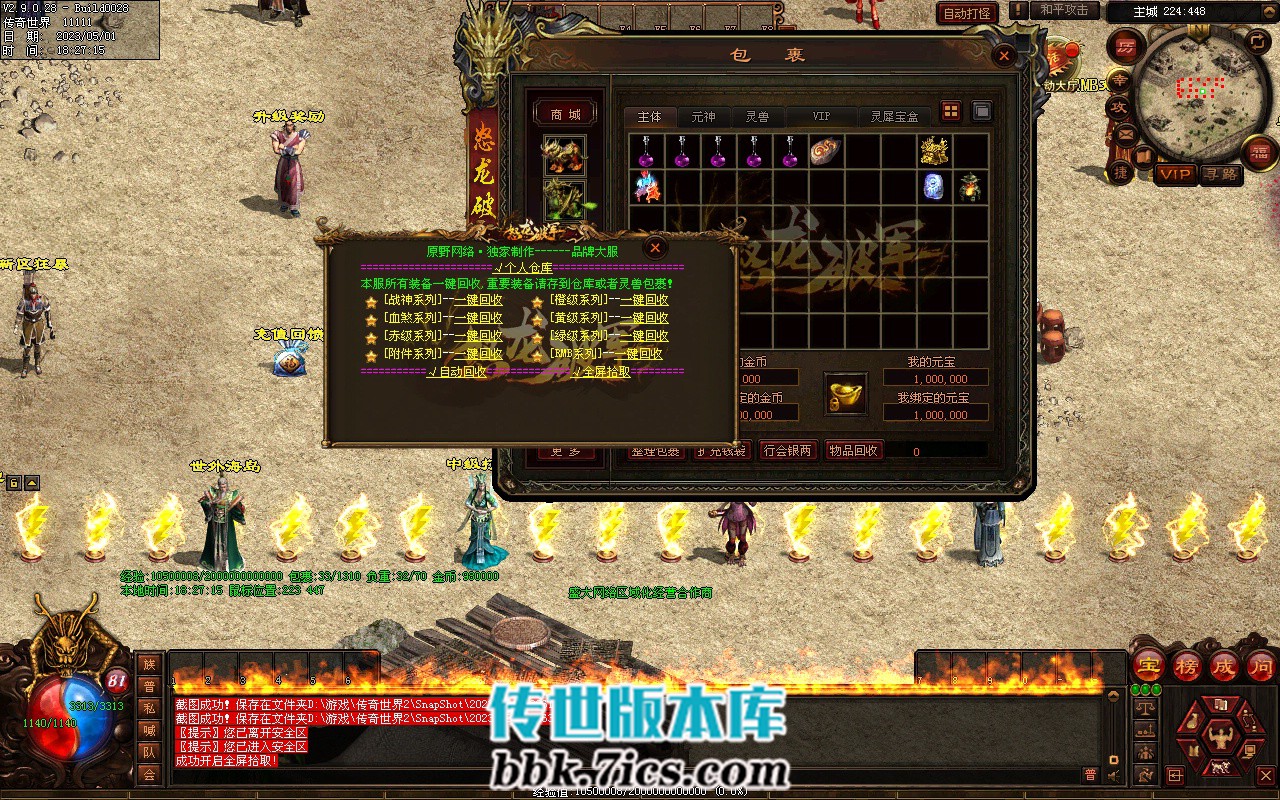This screenshot has height=800, width=1280.
Task: Switch to the 灵兽 bag tab
Action: (x=757, y=117)
